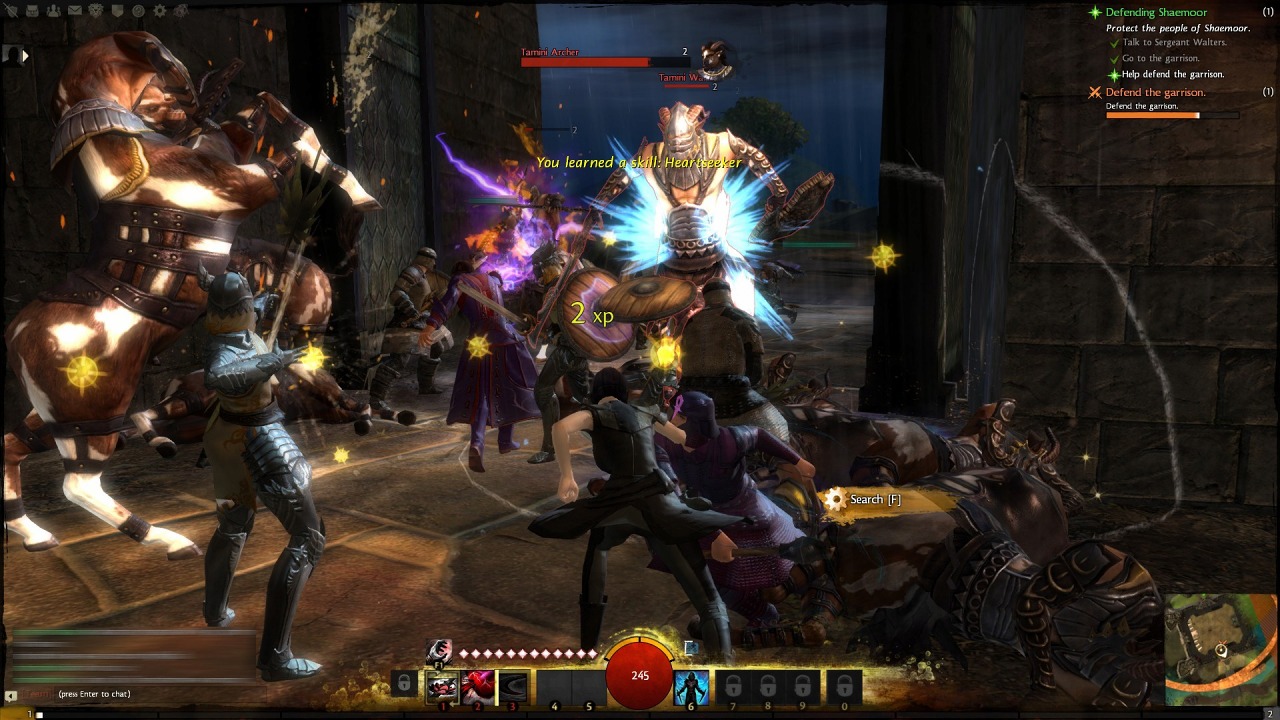Use the blue hooded healing skill
This screenshot has width=1280, height=720.
pos(691,686)
